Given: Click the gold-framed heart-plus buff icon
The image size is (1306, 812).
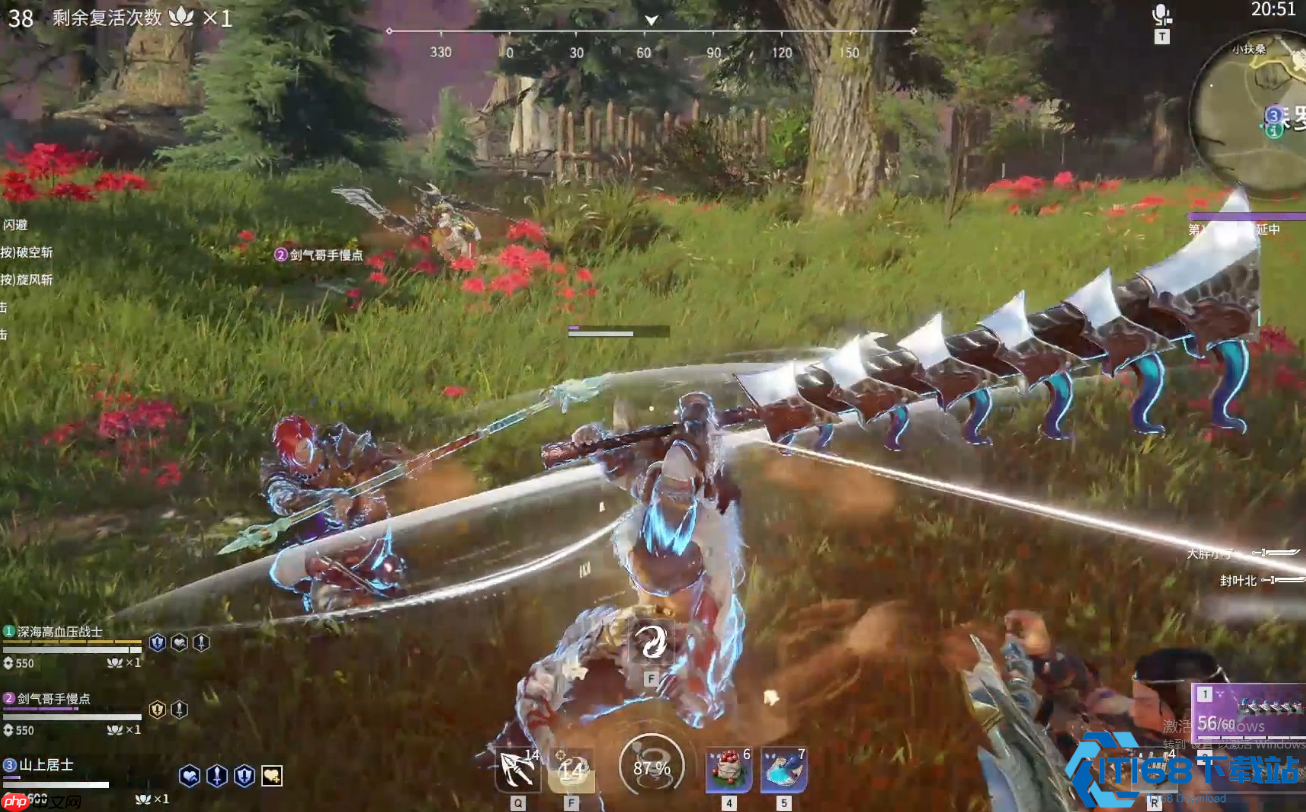Looking at the screenshot, I should (271, 775).
